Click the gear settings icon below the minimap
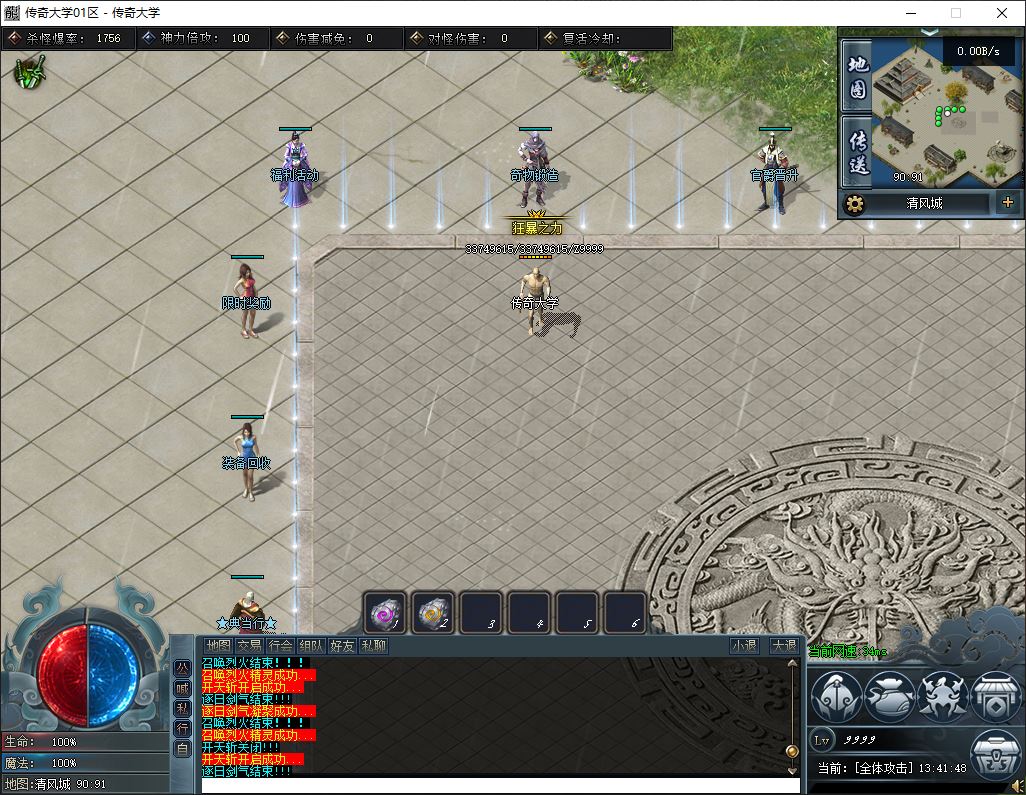This screenshot has width=1026, height=795. tap(854, 204)
